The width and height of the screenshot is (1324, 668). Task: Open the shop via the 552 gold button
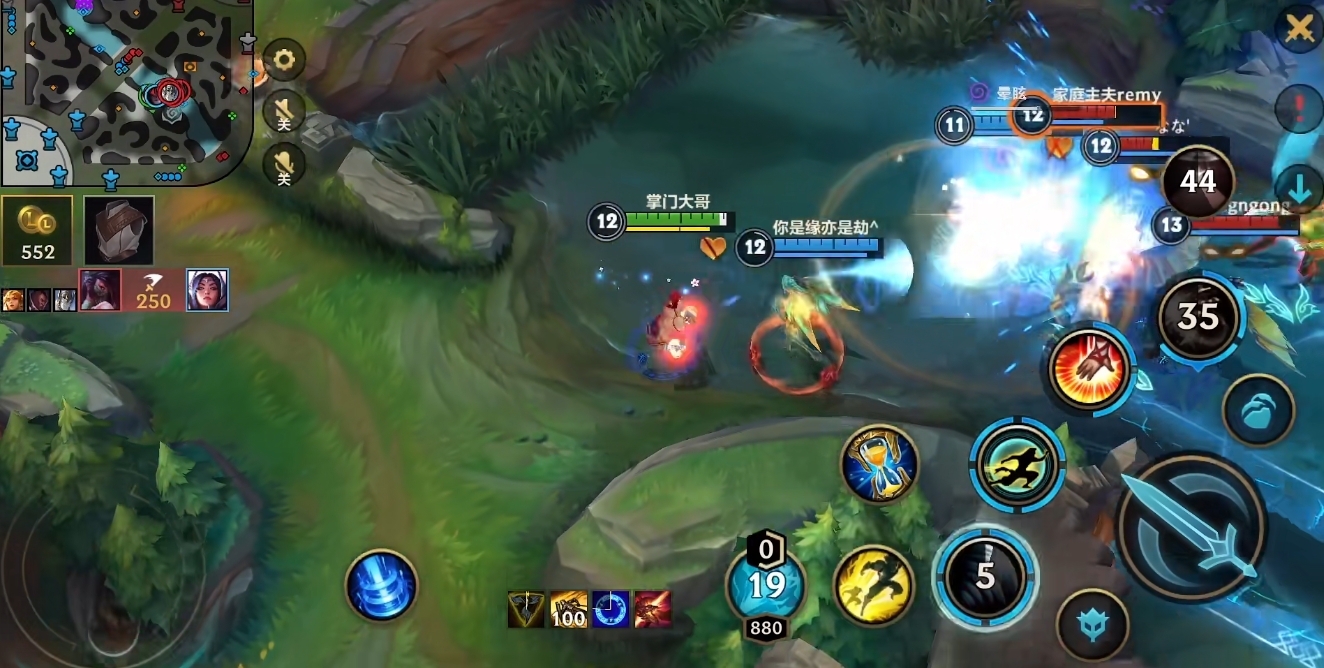38,231
